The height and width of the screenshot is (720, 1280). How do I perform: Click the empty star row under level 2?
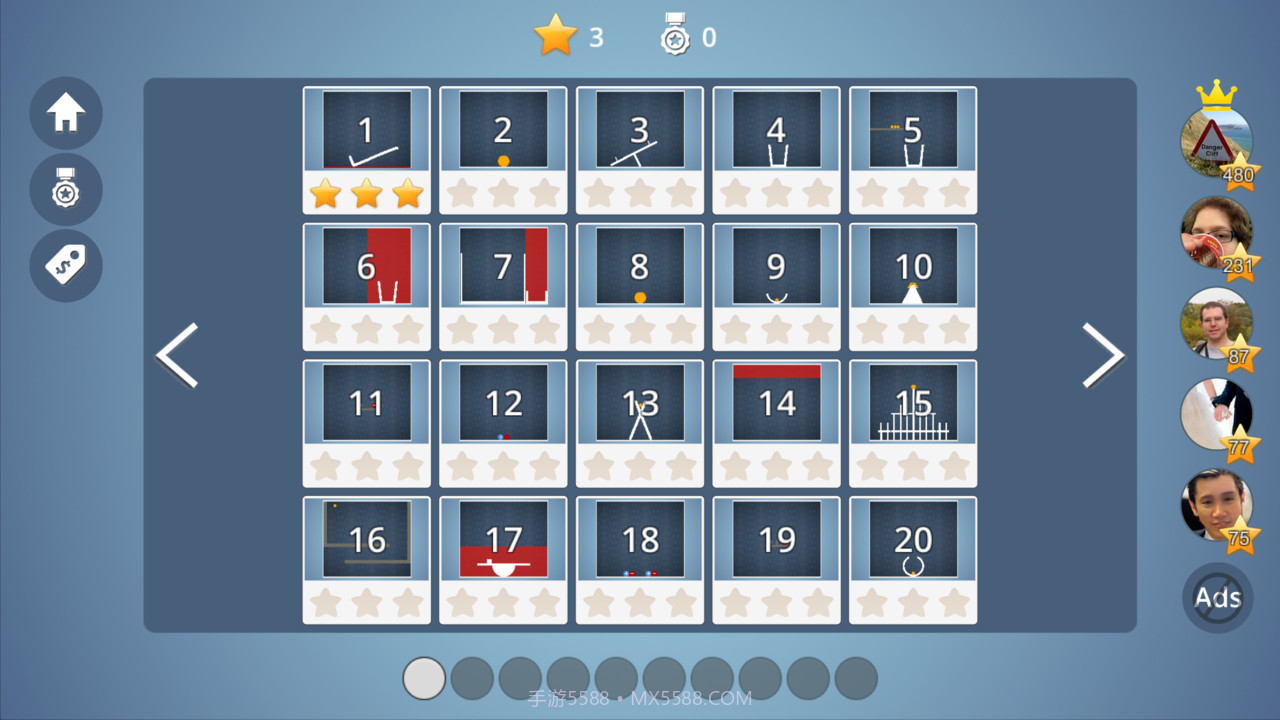[x=503, y=193]
